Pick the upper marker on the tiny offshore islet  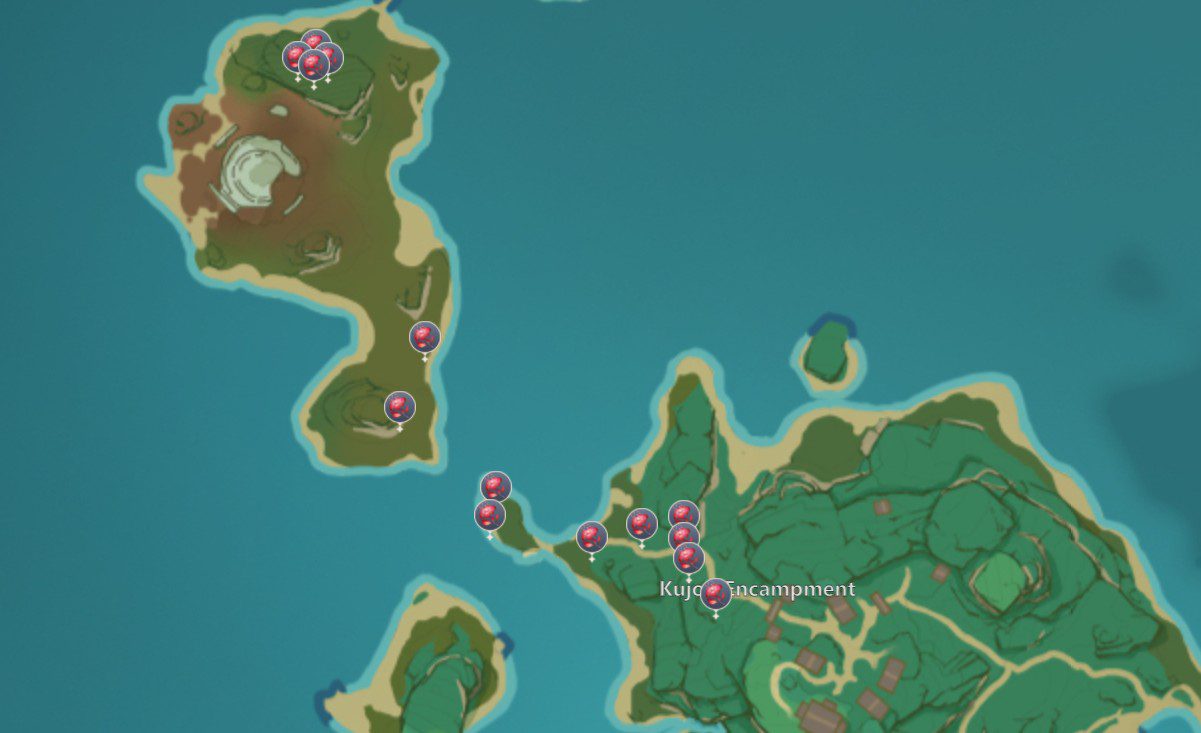click(x=496, y=487)
